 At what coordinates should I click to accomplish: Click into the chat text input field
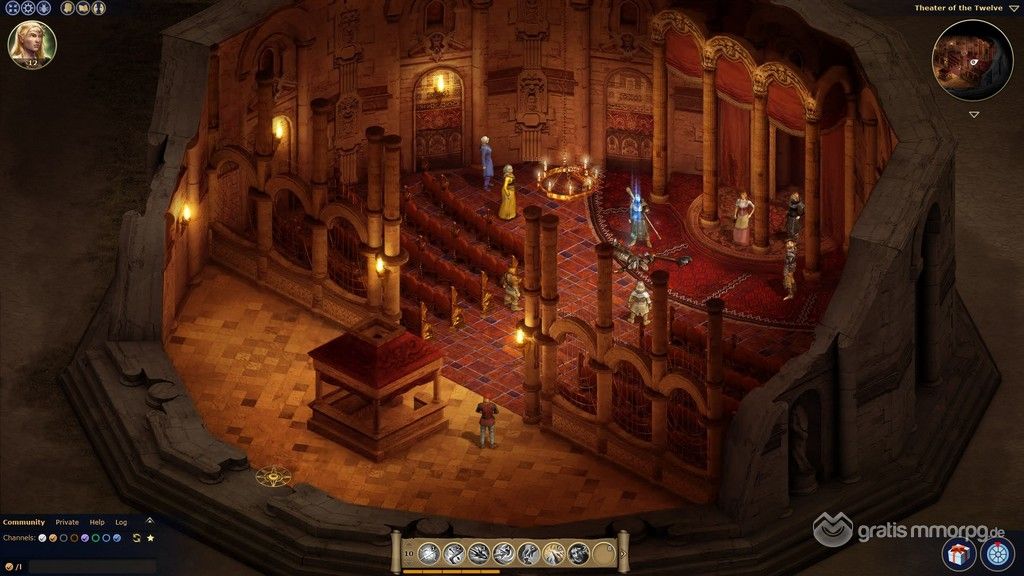(x=90, y=566)
